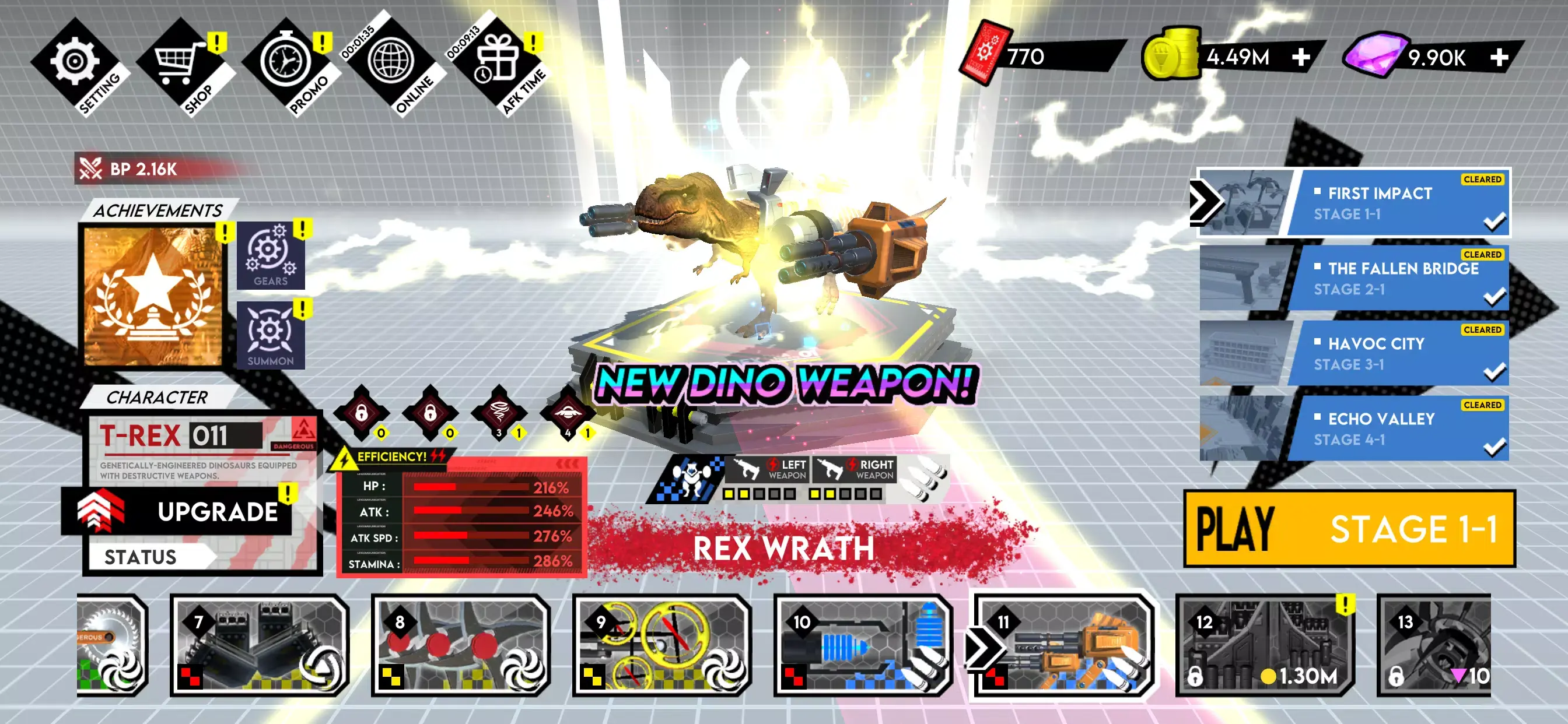Open the Achievements panel
The height and width of the screenshot is (724, 1568).
[x=152, y=298]
